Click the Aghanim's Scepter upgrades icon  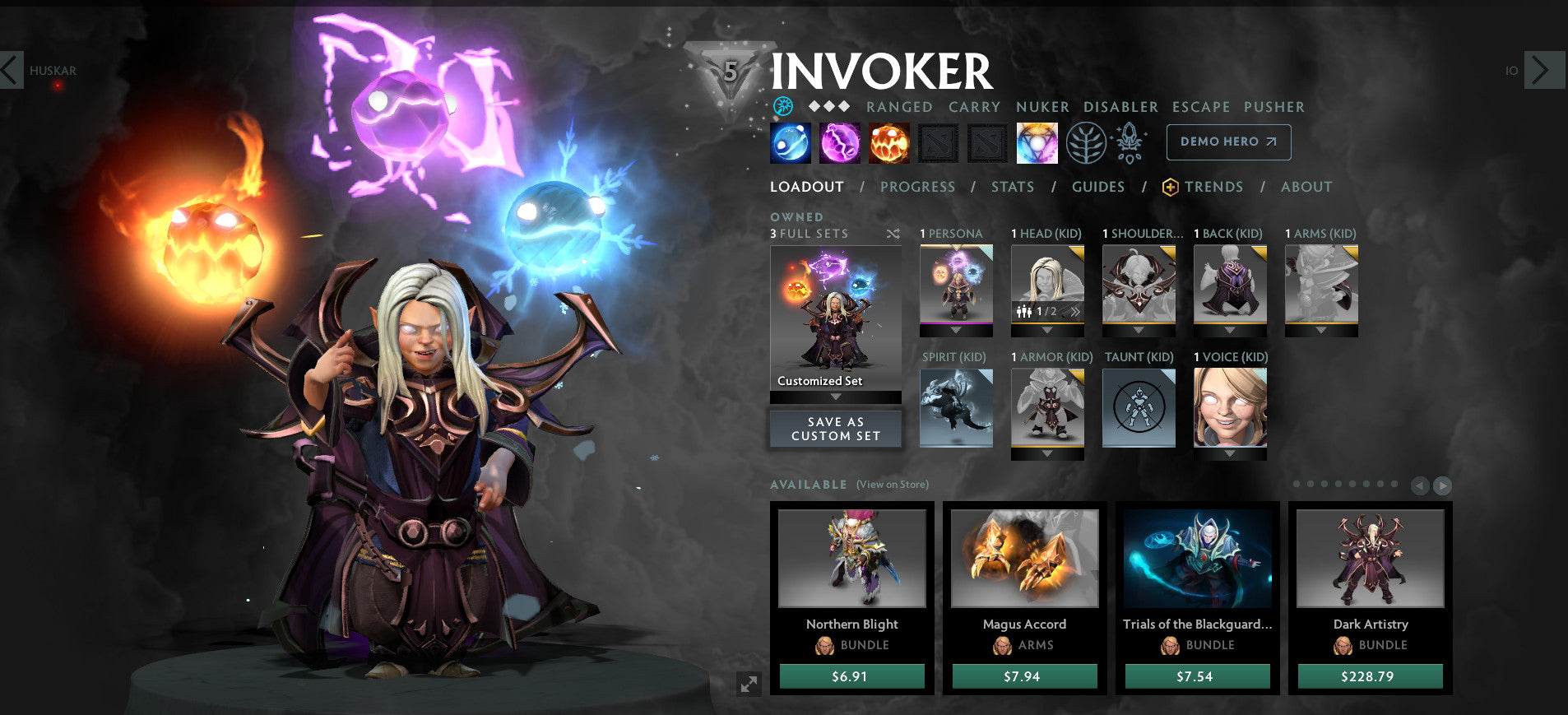tap(1129, 142)
